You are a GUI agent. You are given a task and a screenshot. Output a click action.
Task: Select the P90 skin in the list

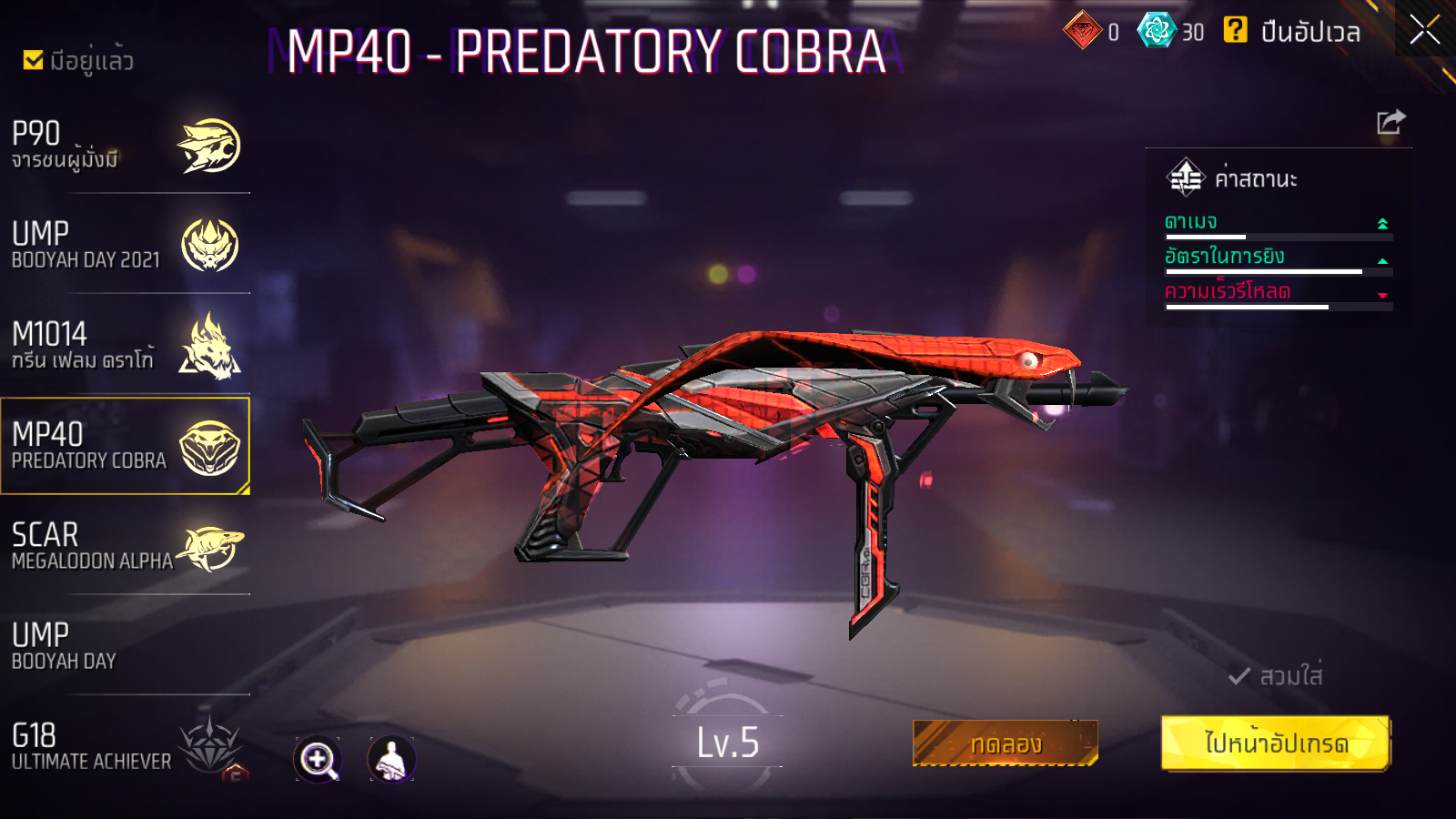coord(126,146)
